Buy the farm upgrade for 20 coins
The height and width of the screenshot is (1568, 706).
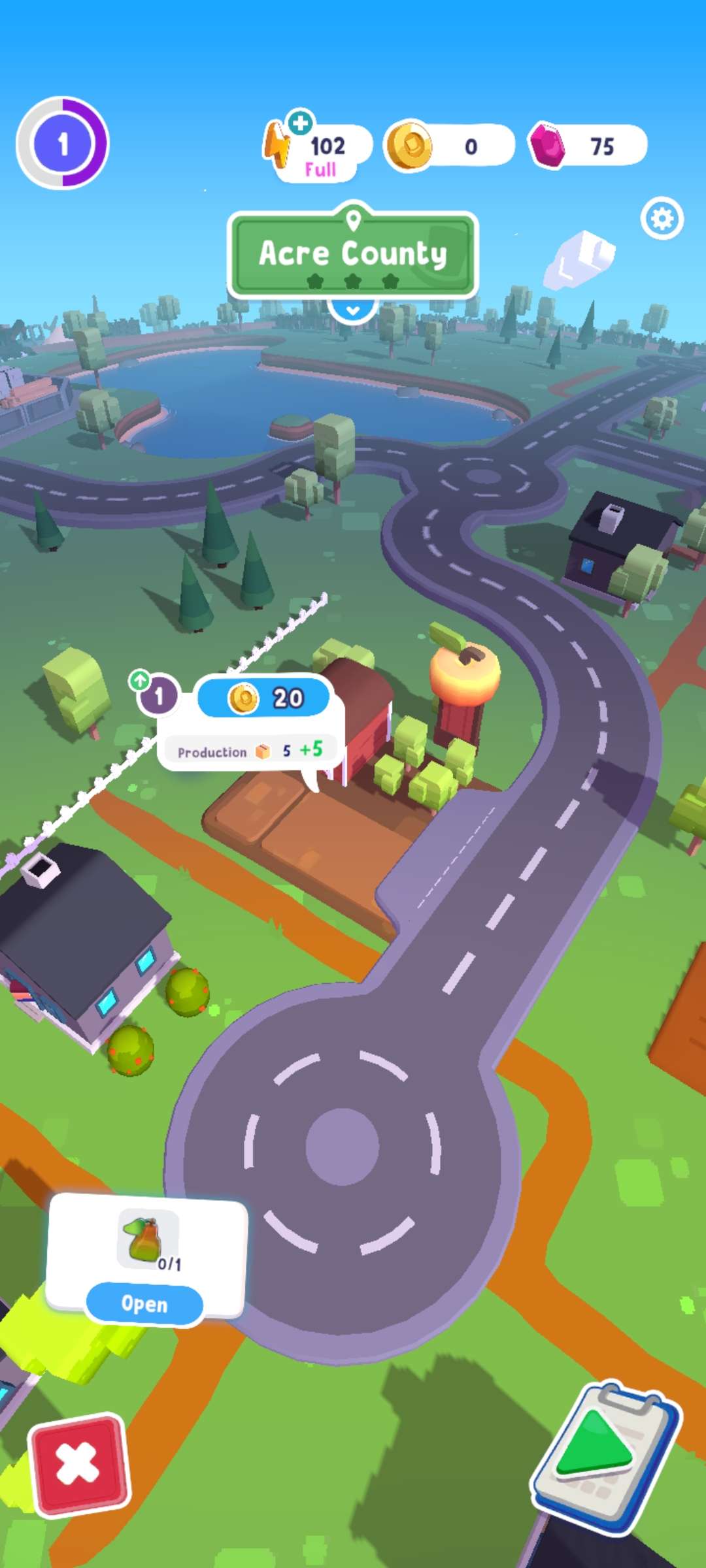[263, 698]
